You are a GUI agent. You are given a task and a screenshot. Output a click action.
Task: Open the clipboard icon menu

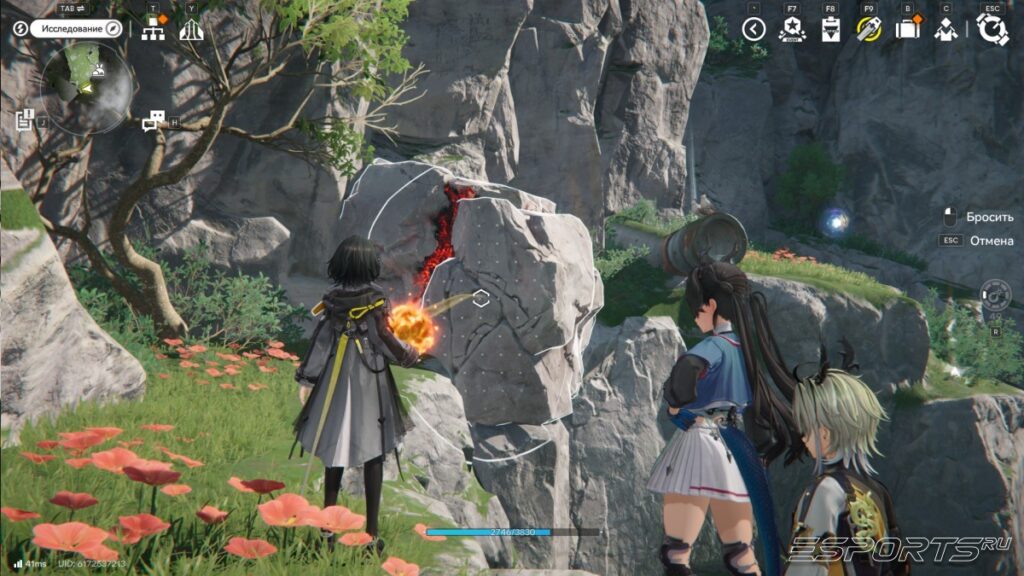830,30
